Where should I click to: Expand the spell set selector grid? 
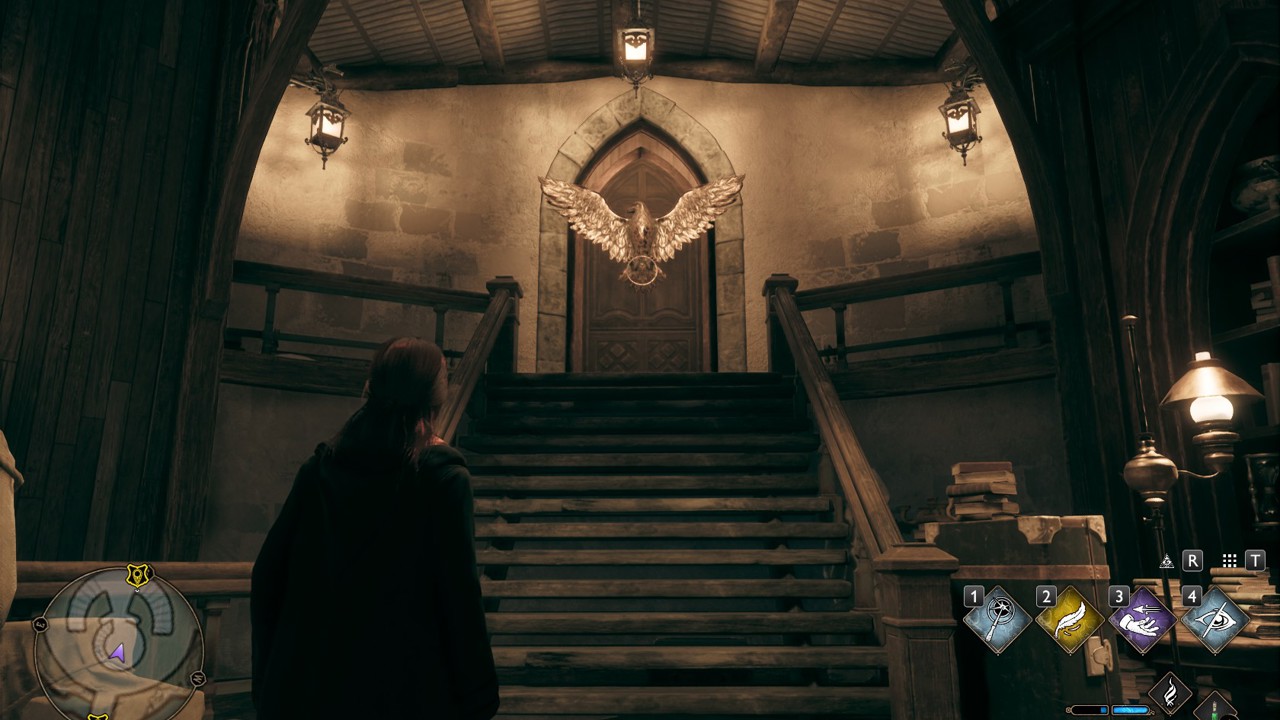(x=1229, y=560)
